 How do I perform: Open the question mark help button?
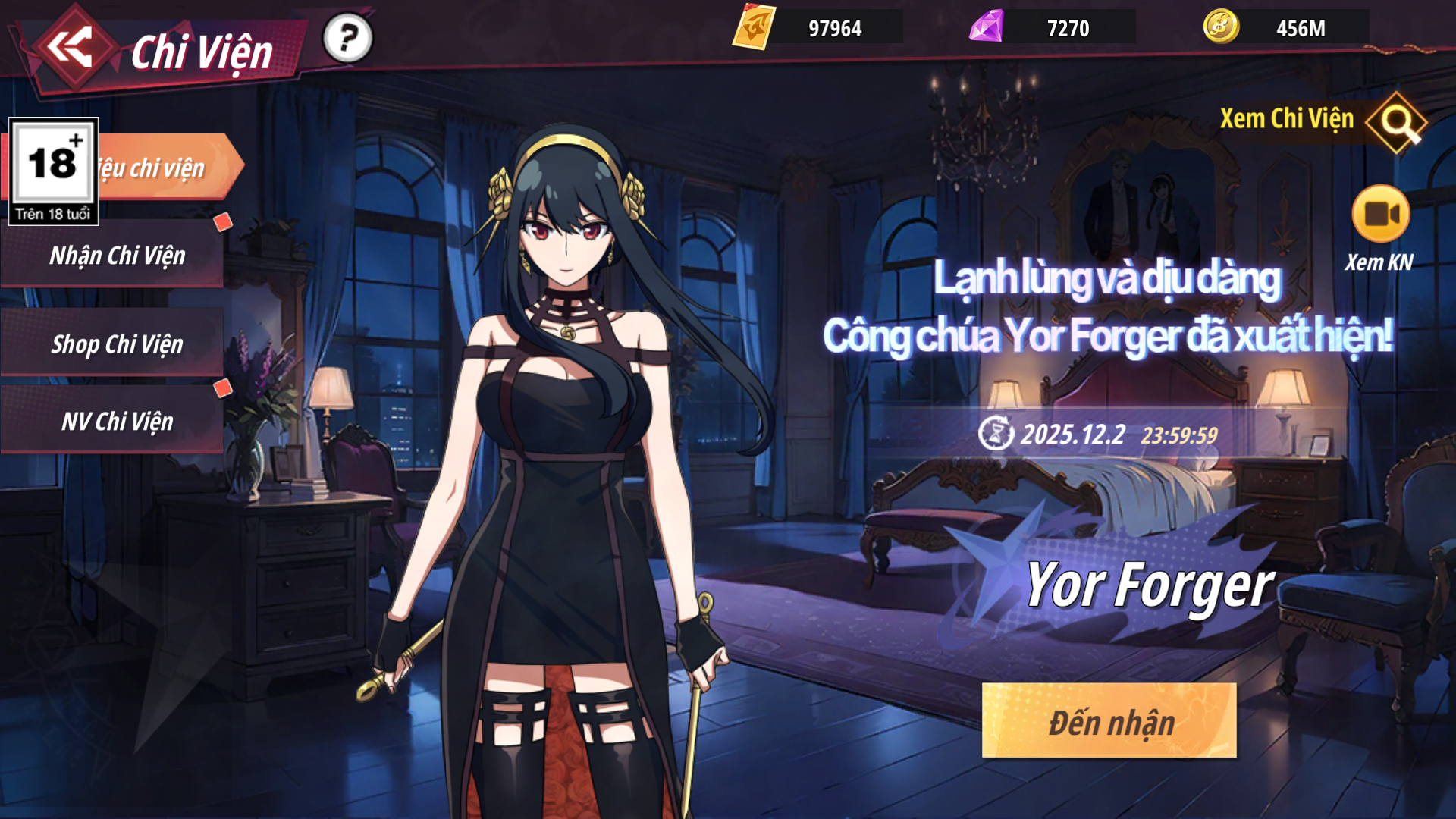tap(347, 38)
